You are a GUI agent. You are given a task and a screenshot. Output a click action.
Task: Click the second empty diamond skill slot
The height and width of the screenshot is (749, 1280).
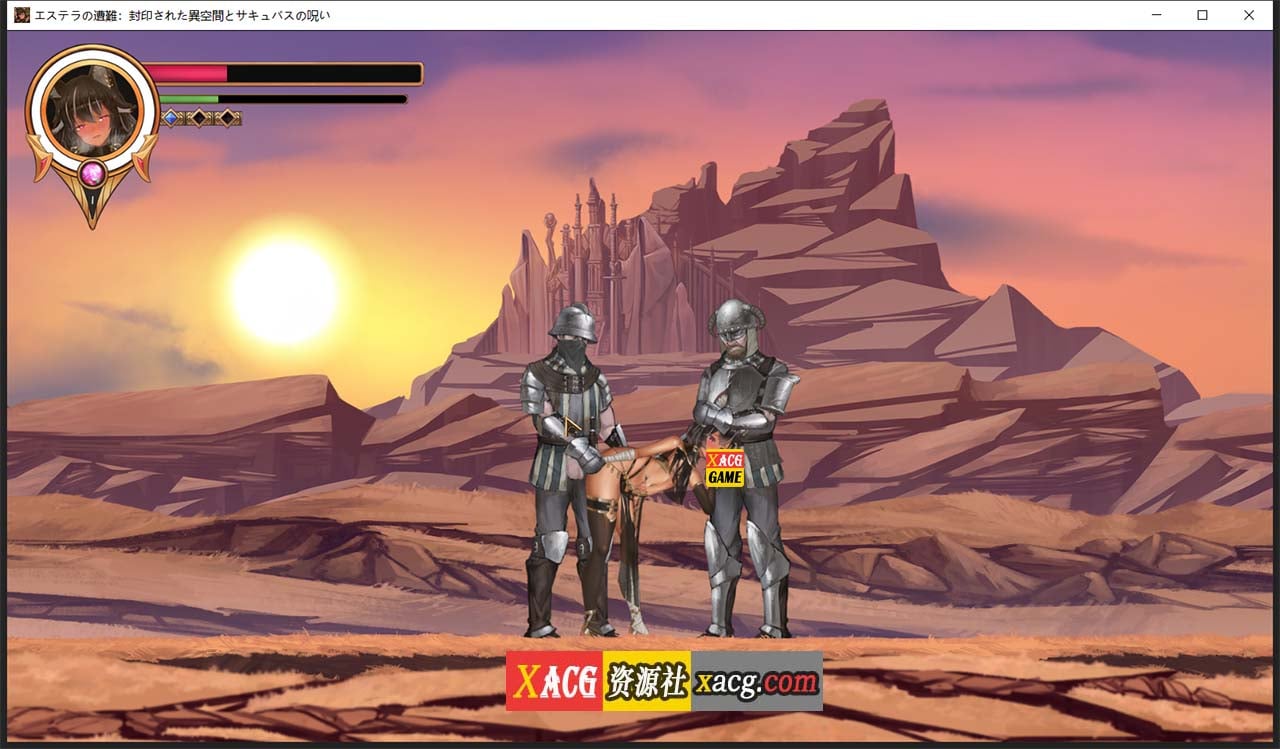coord(199,118)
